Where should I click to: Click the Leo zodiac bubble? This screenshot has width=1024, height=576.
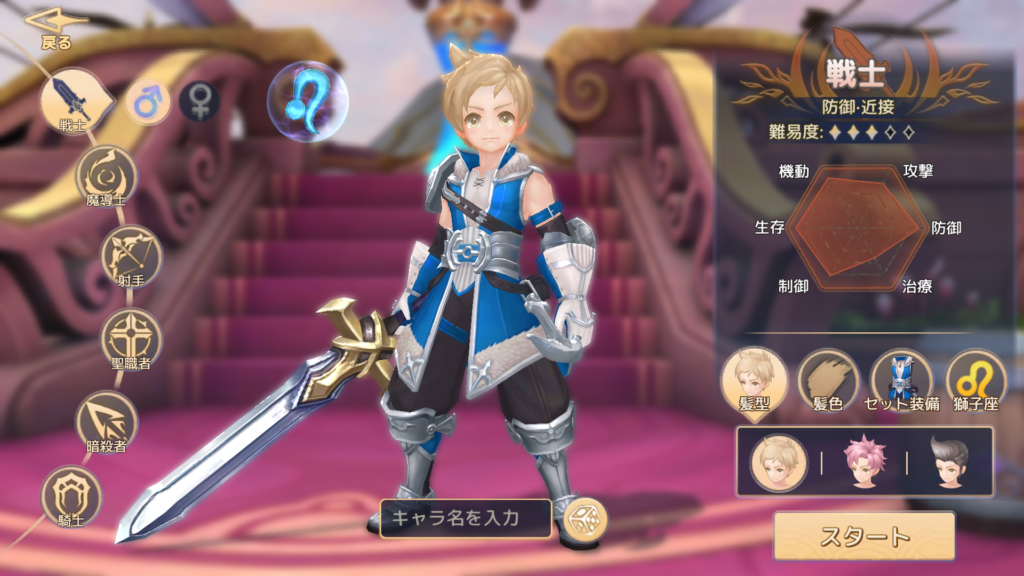click(x=307, y=101)
